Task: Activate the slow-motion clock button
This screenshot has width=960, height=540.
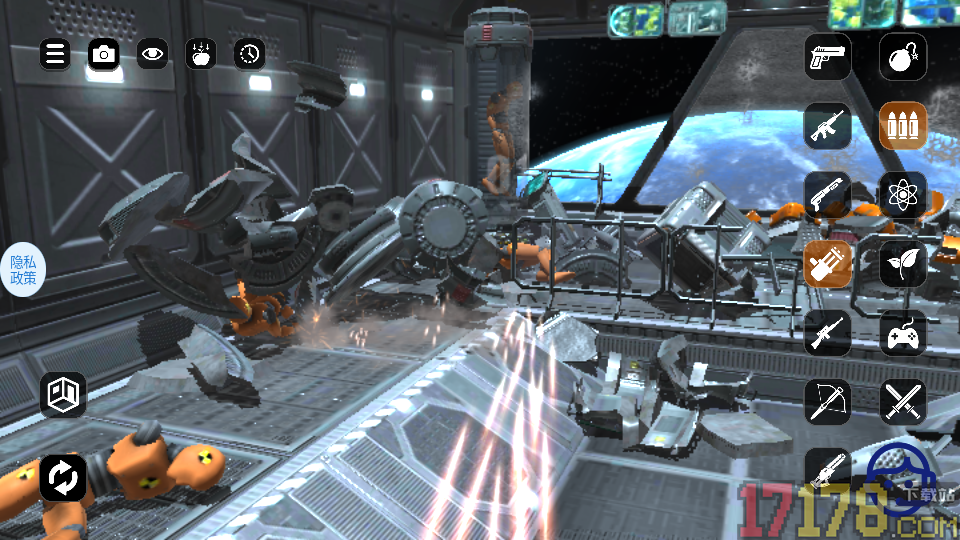Action: (250, 54)
